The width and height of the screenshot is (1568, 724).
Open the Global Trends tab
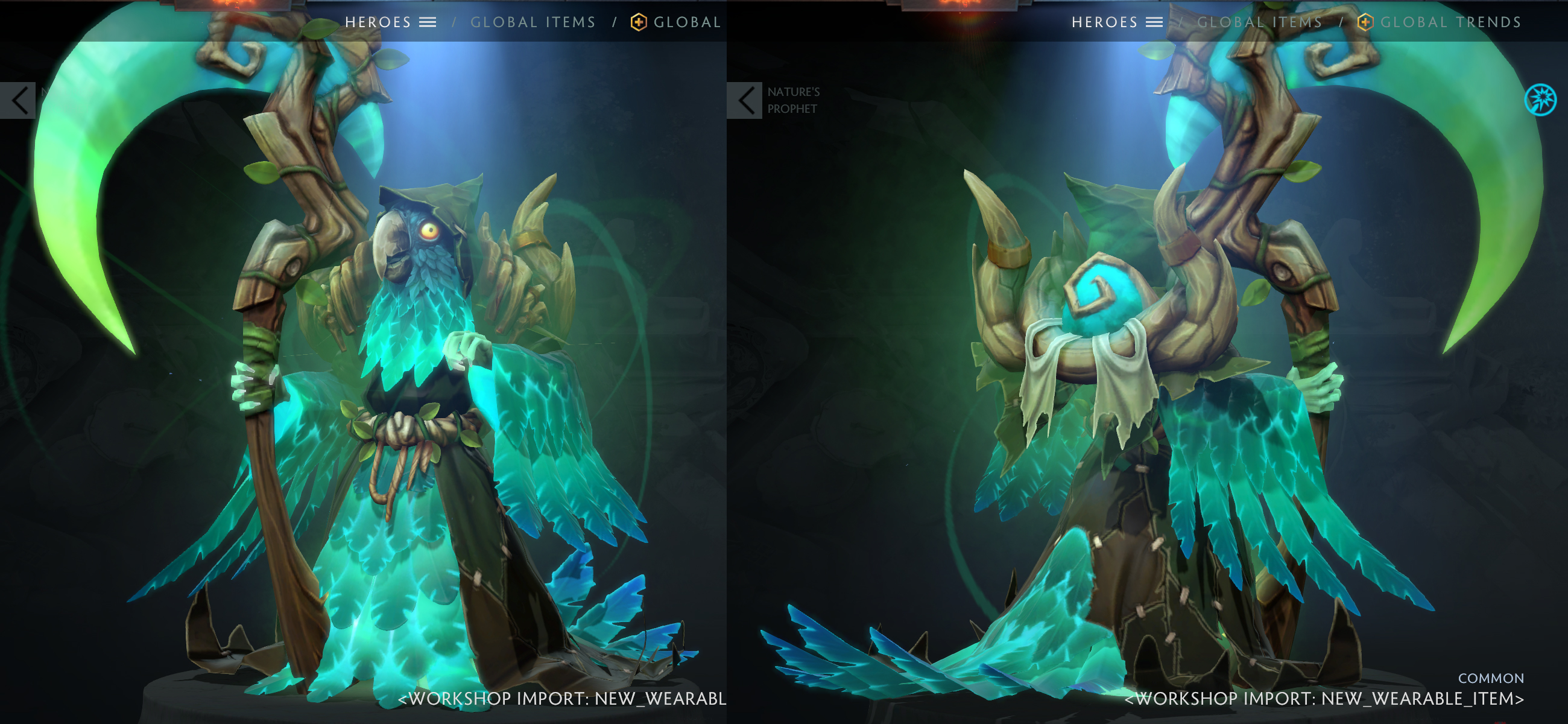click(1450, 22)
